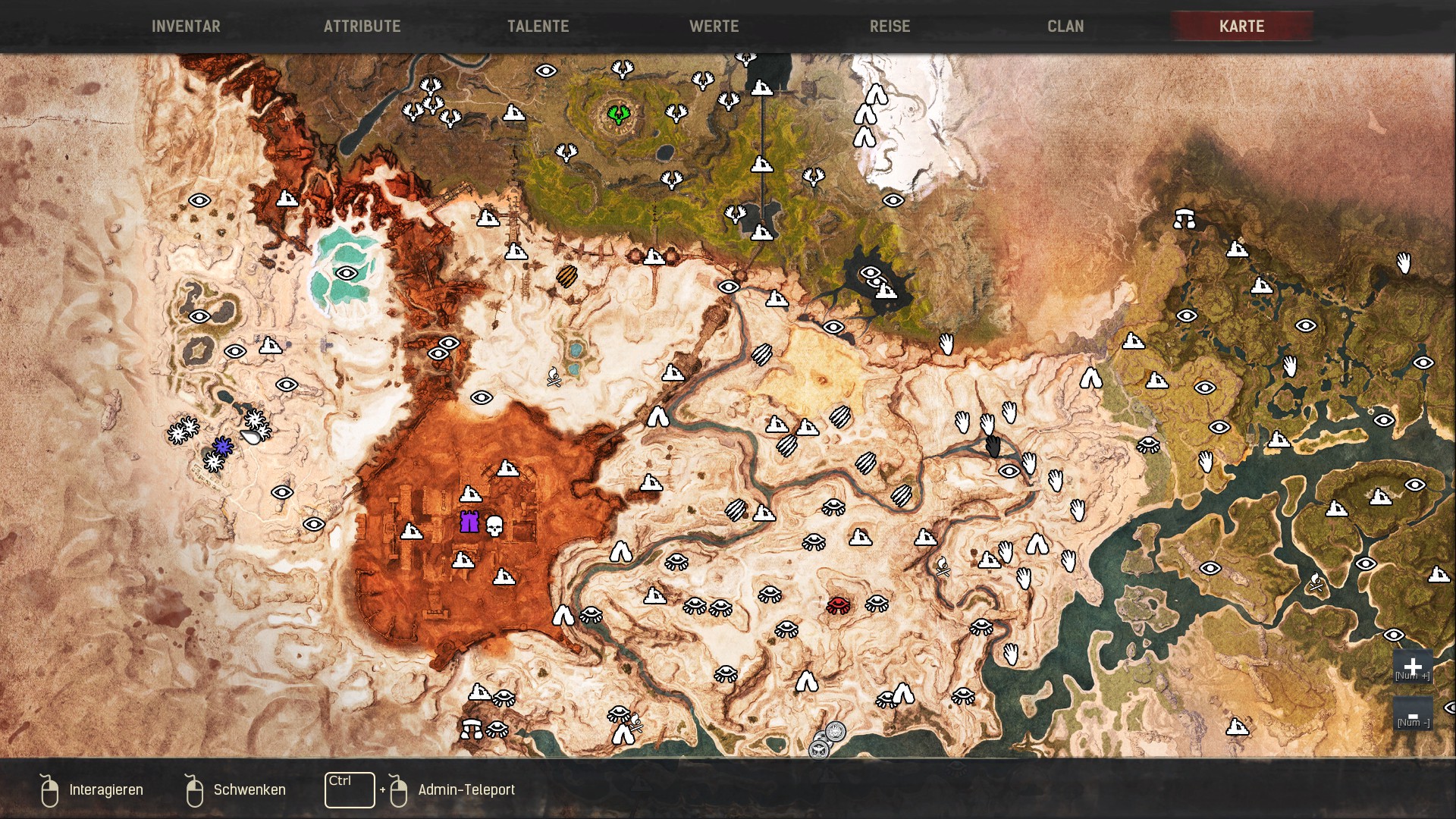
Task: Switch to the Inventar tab
Action: tap(186, 27)
